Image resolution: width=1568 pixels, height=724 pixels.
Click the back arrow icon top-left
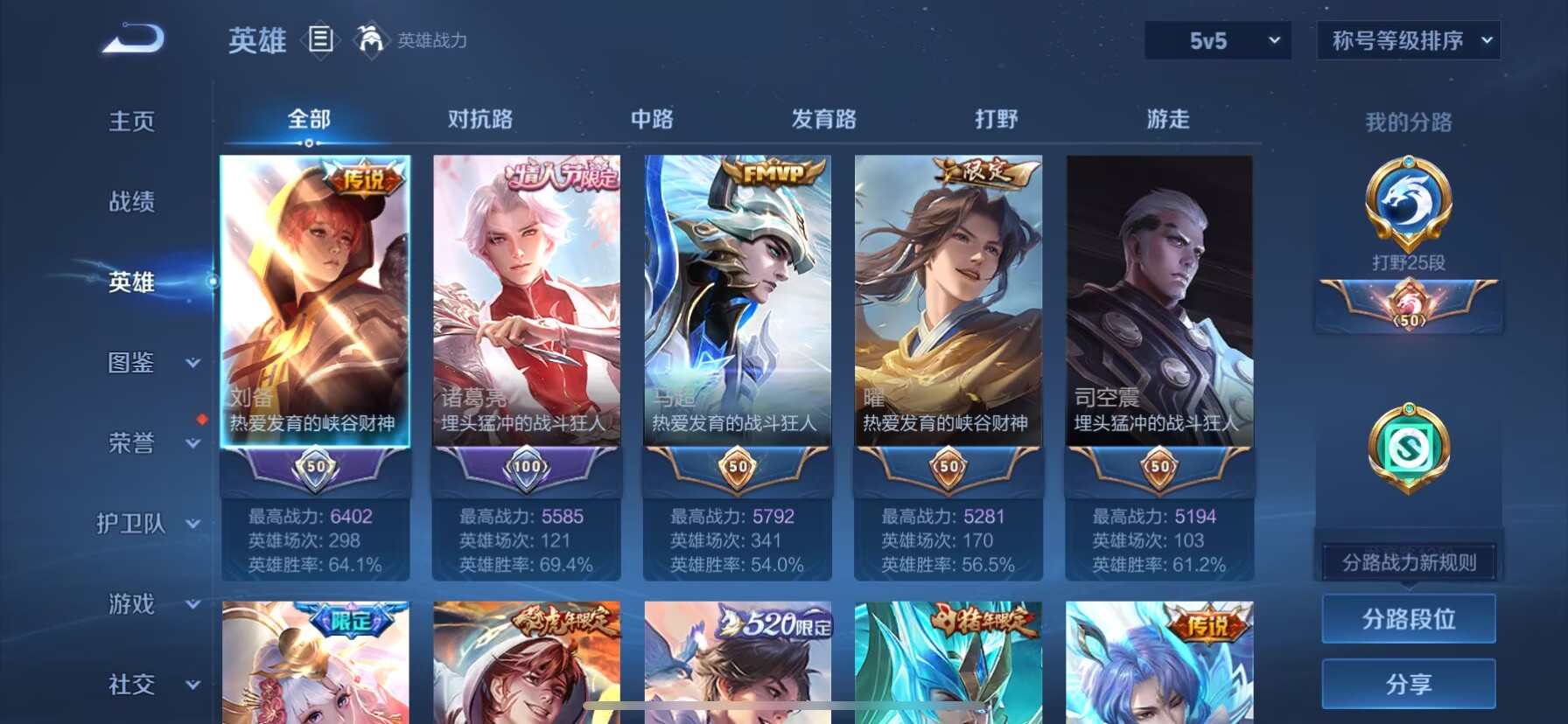pos(133,38)
